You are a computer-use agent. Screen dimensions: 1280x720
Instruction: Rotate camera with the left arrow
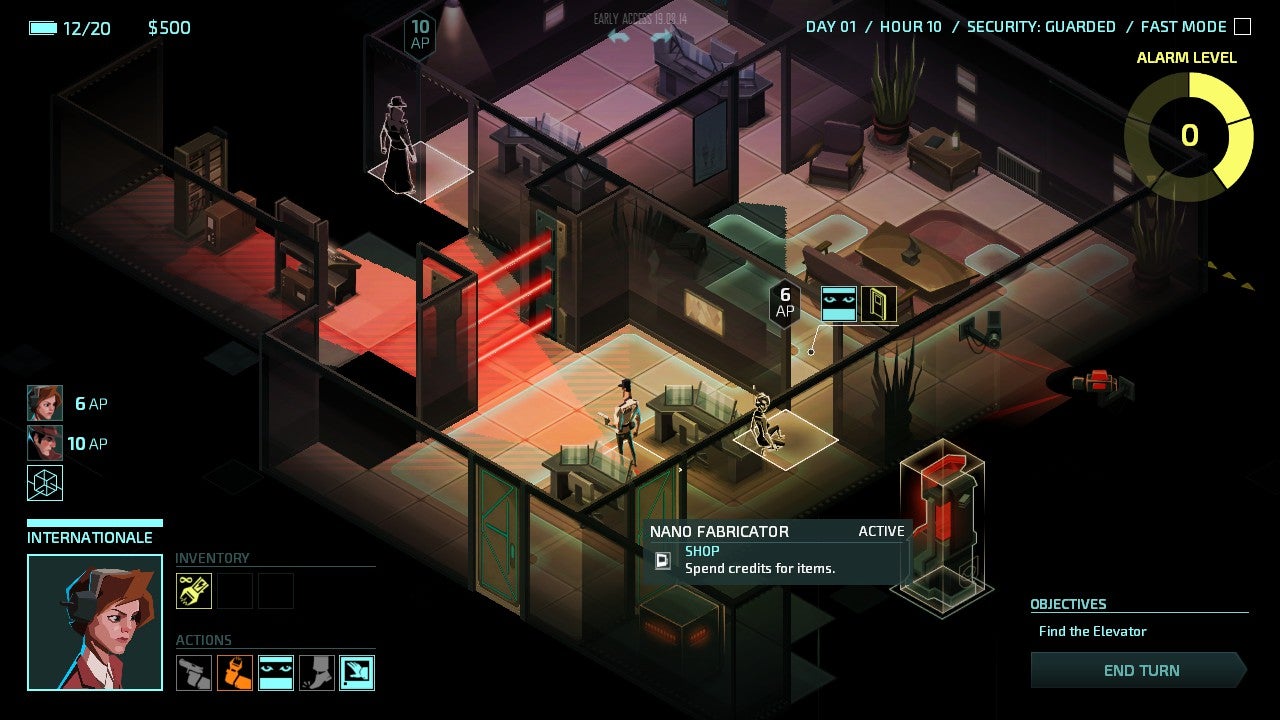tap(619, 37)
